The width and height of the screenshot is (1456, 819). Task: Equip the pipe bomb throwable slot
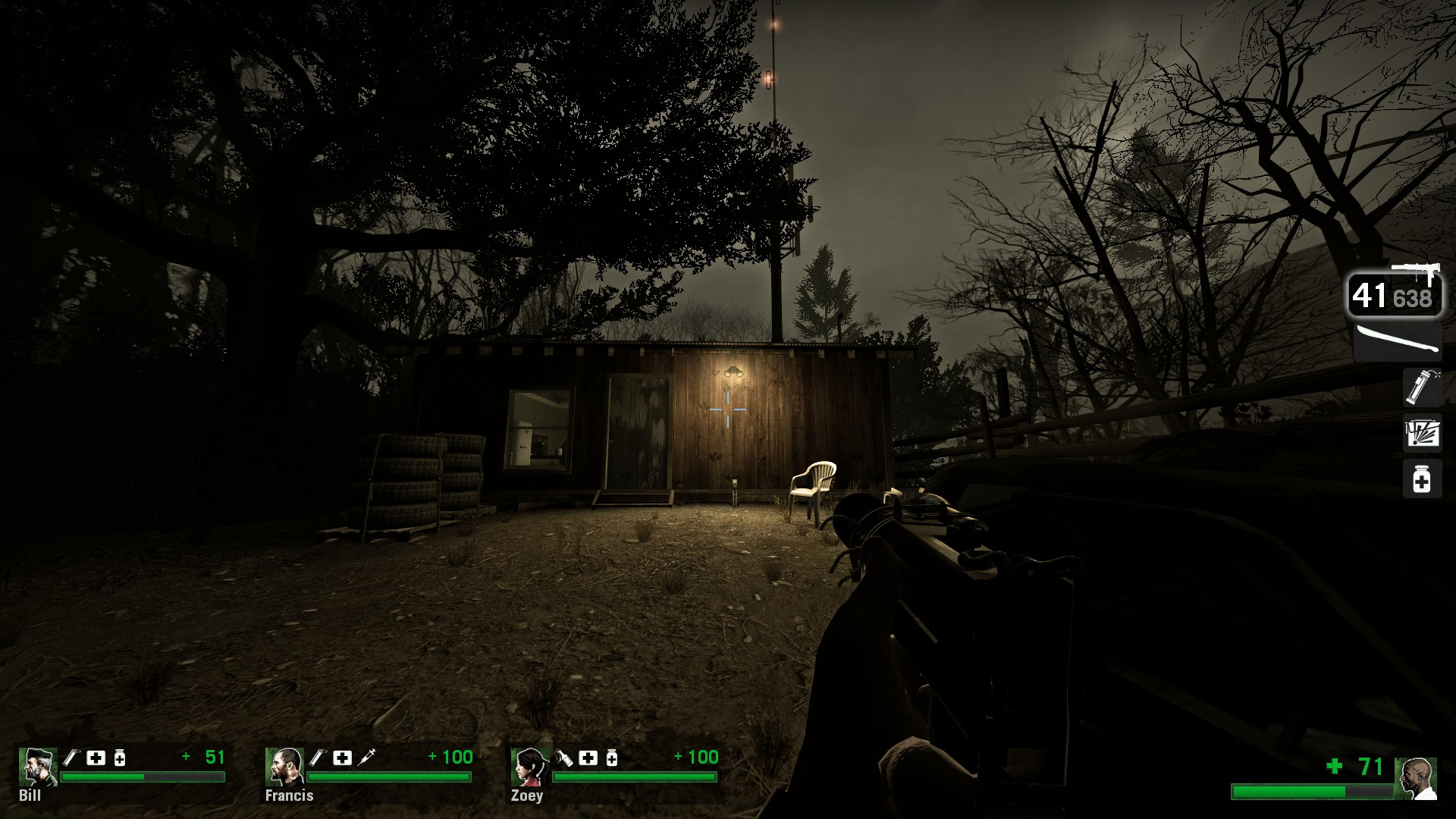click(x=1421, y=387)
